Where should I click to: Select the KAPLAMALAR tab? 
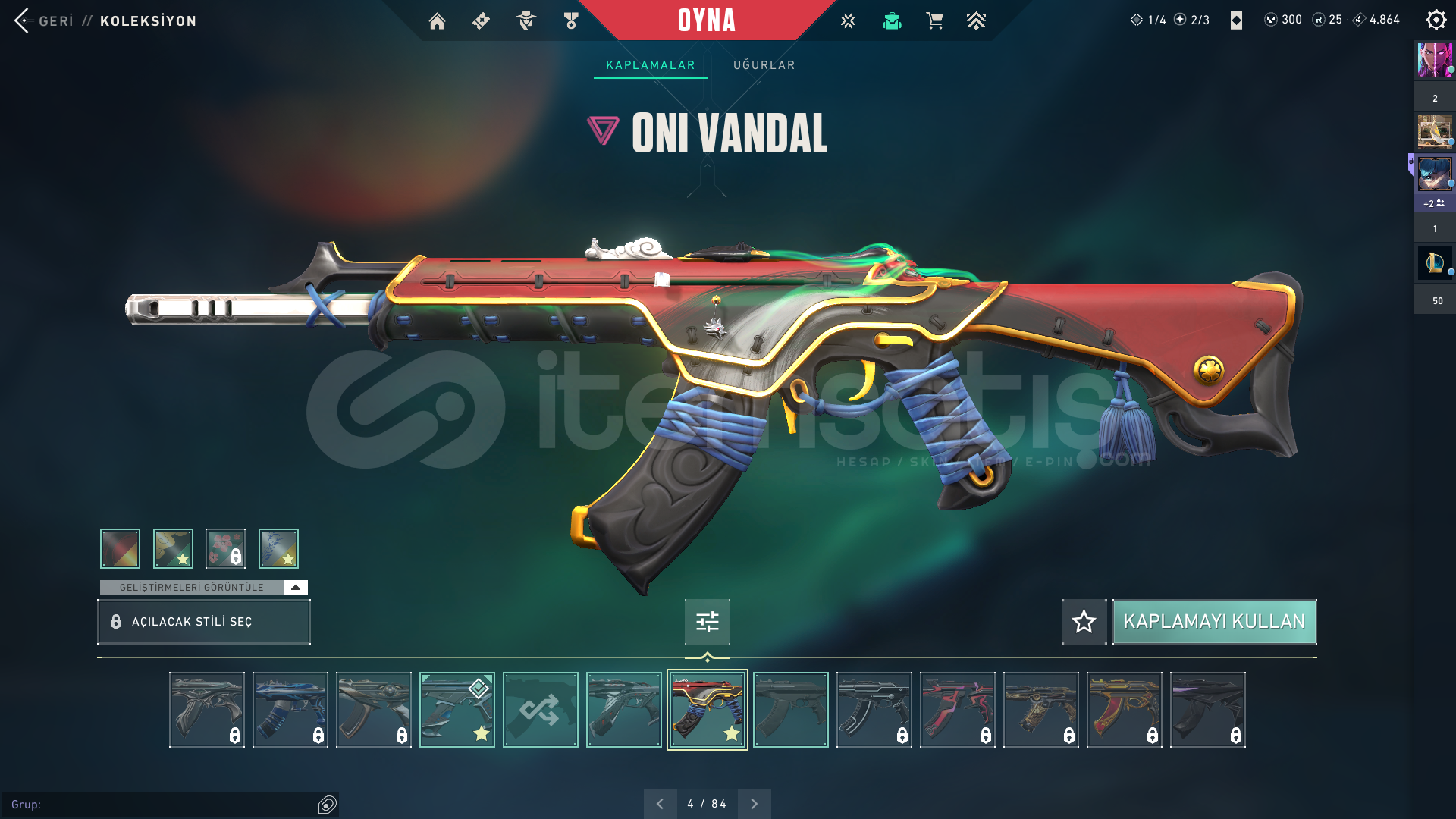(649, 64)
